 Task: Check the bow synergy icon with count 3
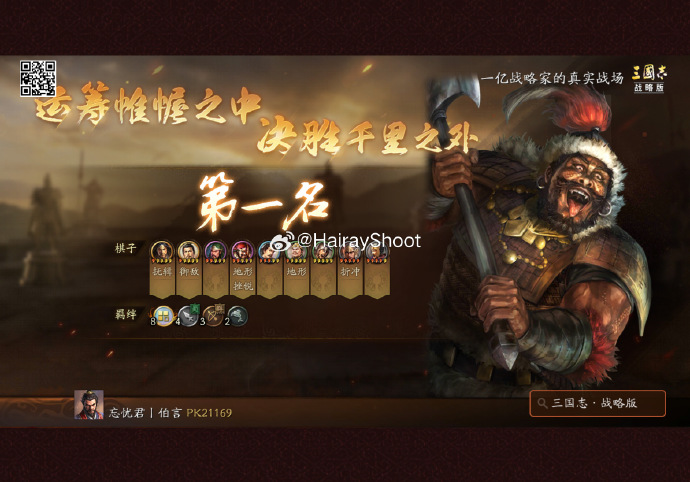click(213, 316)
